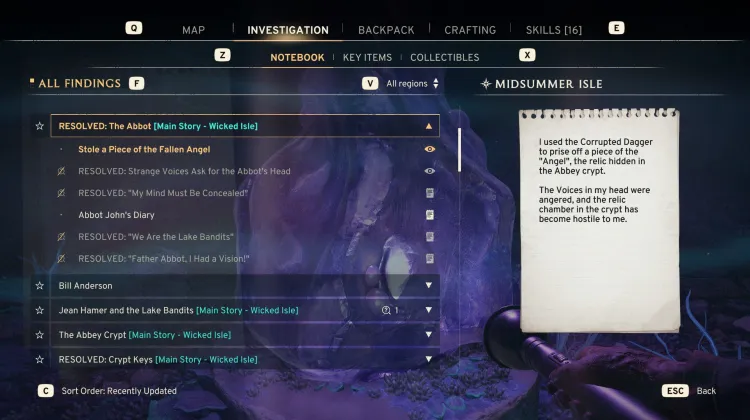Viewport: 750px width, 420px height.
Task: Expand Jean Hamer and the Lake Bandits
Action: 429,310
